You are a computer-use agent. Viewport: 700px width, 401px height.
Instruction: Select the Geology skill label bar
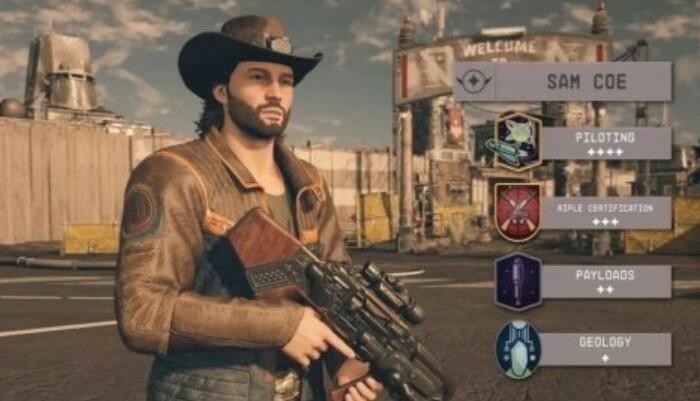606,349
